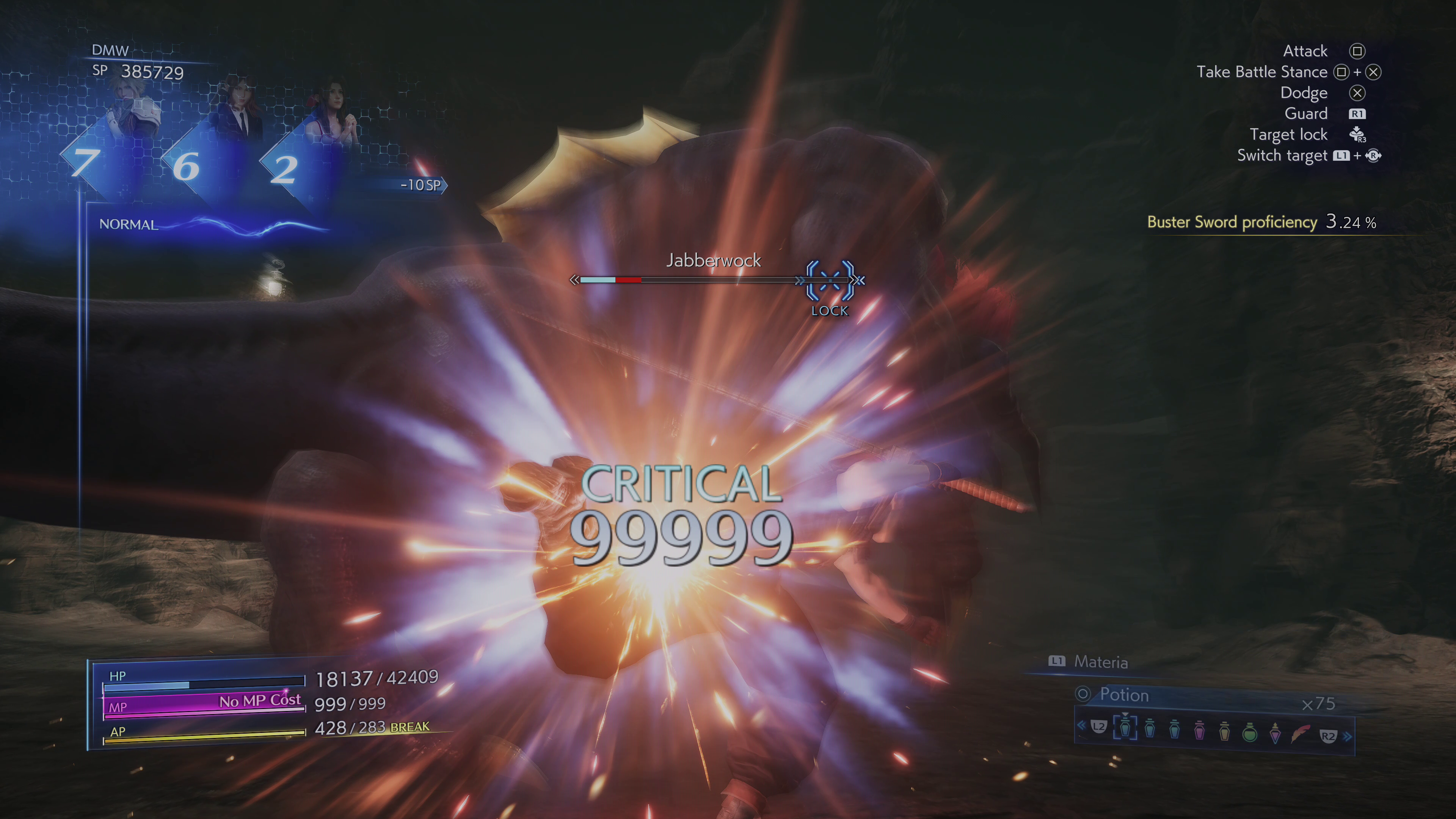Click the LOCK target reticle on Jabberwock

pos(830,280)
